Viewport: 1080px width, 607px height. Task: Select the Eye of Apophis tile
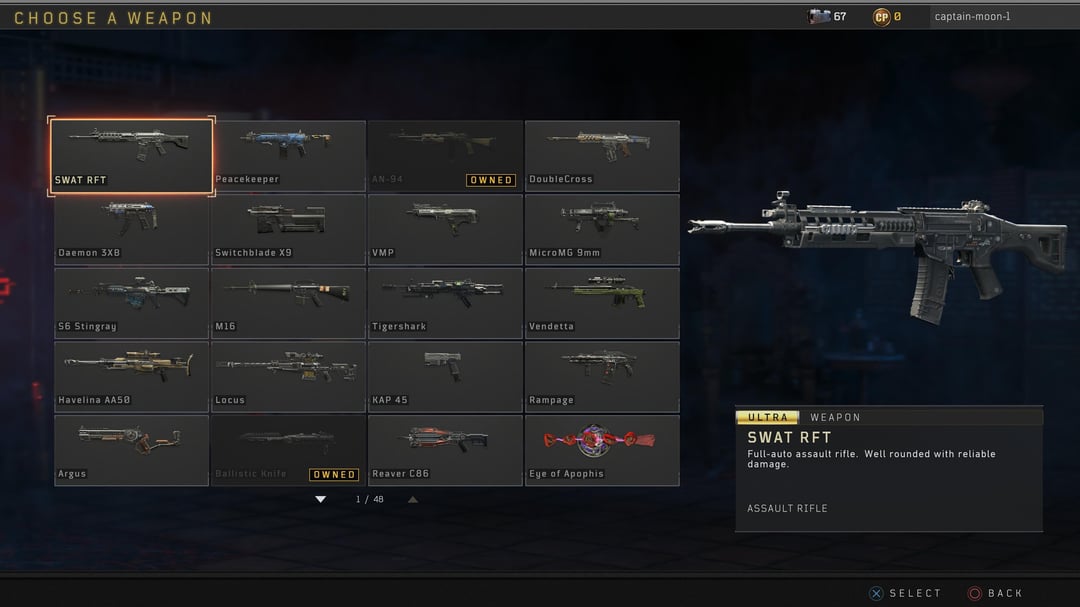click(x=602, y=450)
